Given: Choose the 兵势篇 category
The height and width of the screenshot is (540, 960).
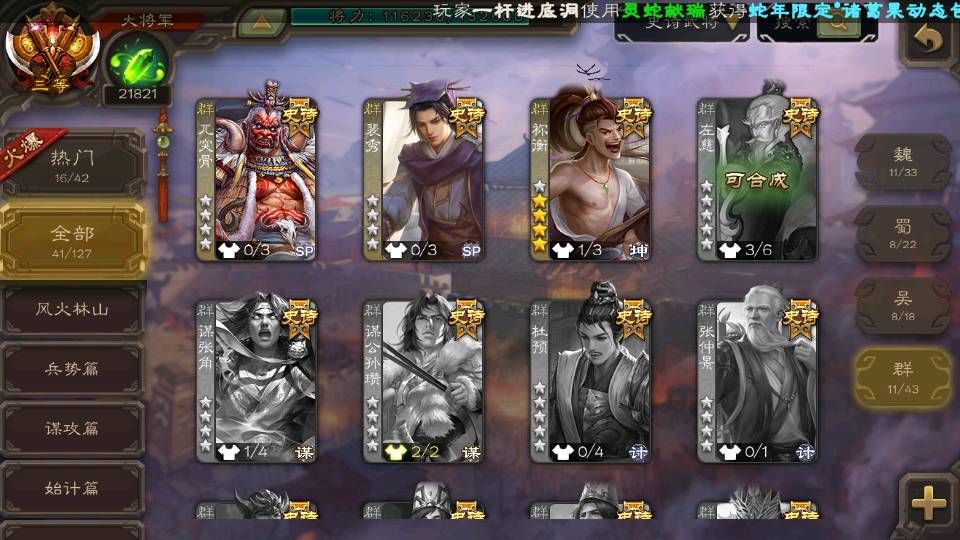Looking at the screenshot, I should click(72, 368).
